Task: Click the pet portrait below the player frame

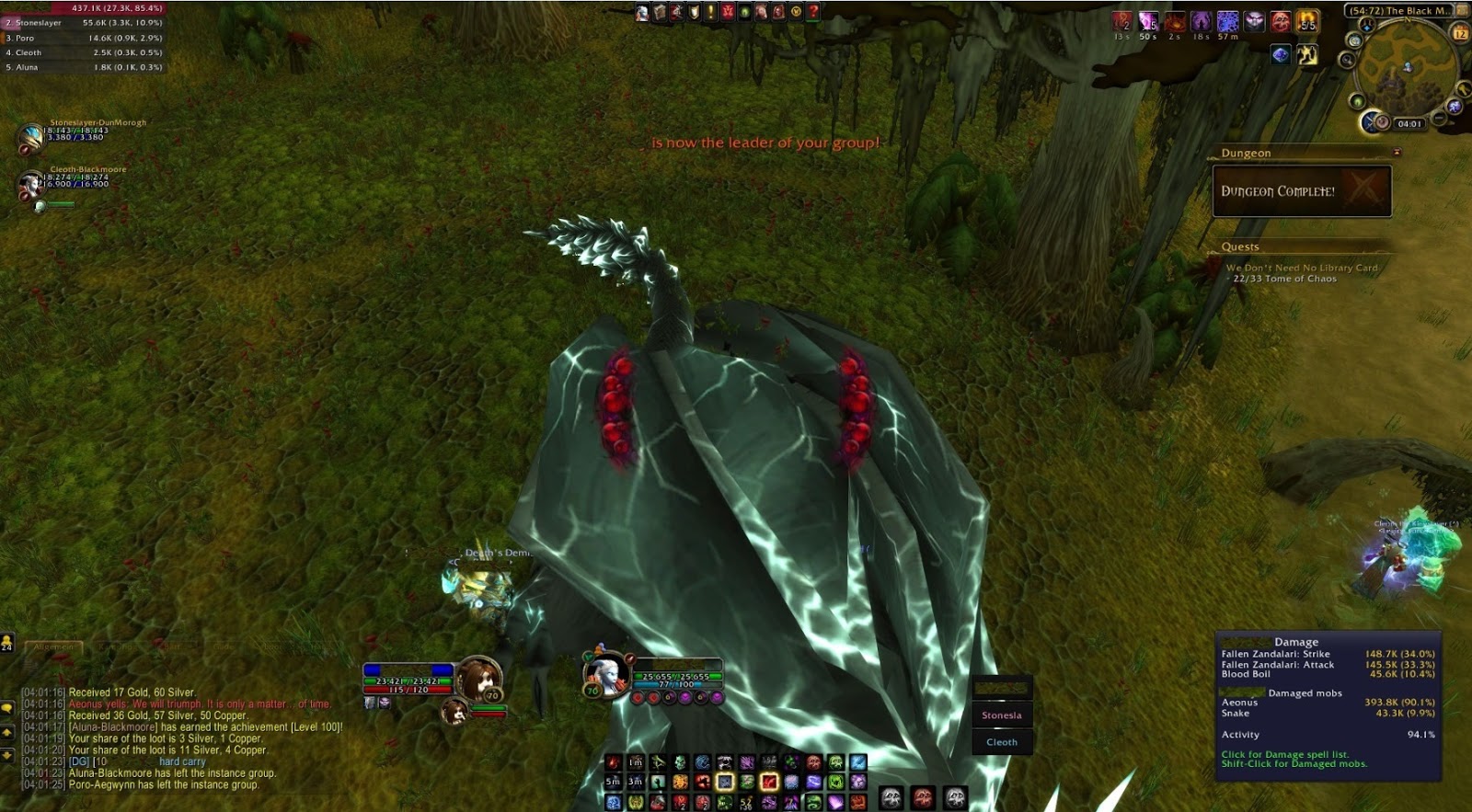Action: (x=453, y=711)
